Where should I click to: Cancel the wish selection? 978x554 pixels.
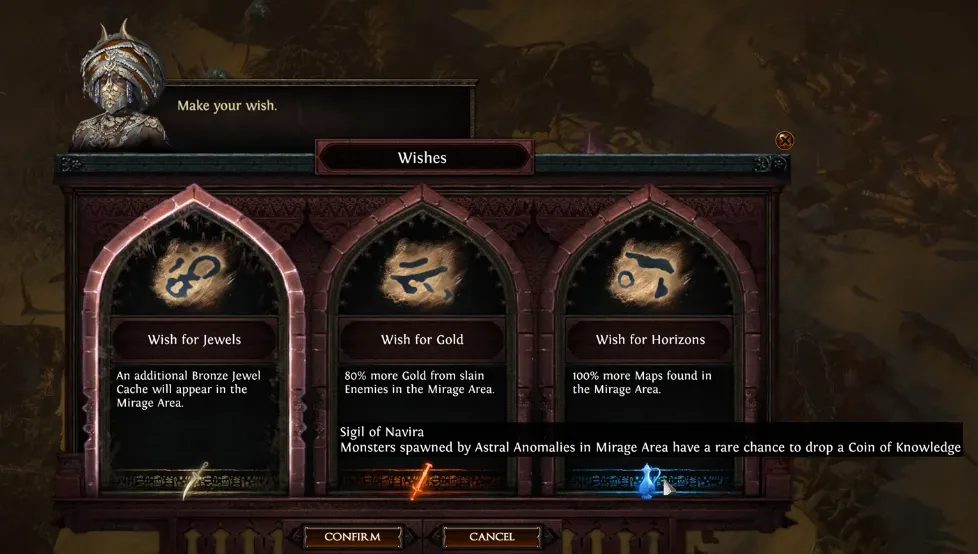[492, 537]
